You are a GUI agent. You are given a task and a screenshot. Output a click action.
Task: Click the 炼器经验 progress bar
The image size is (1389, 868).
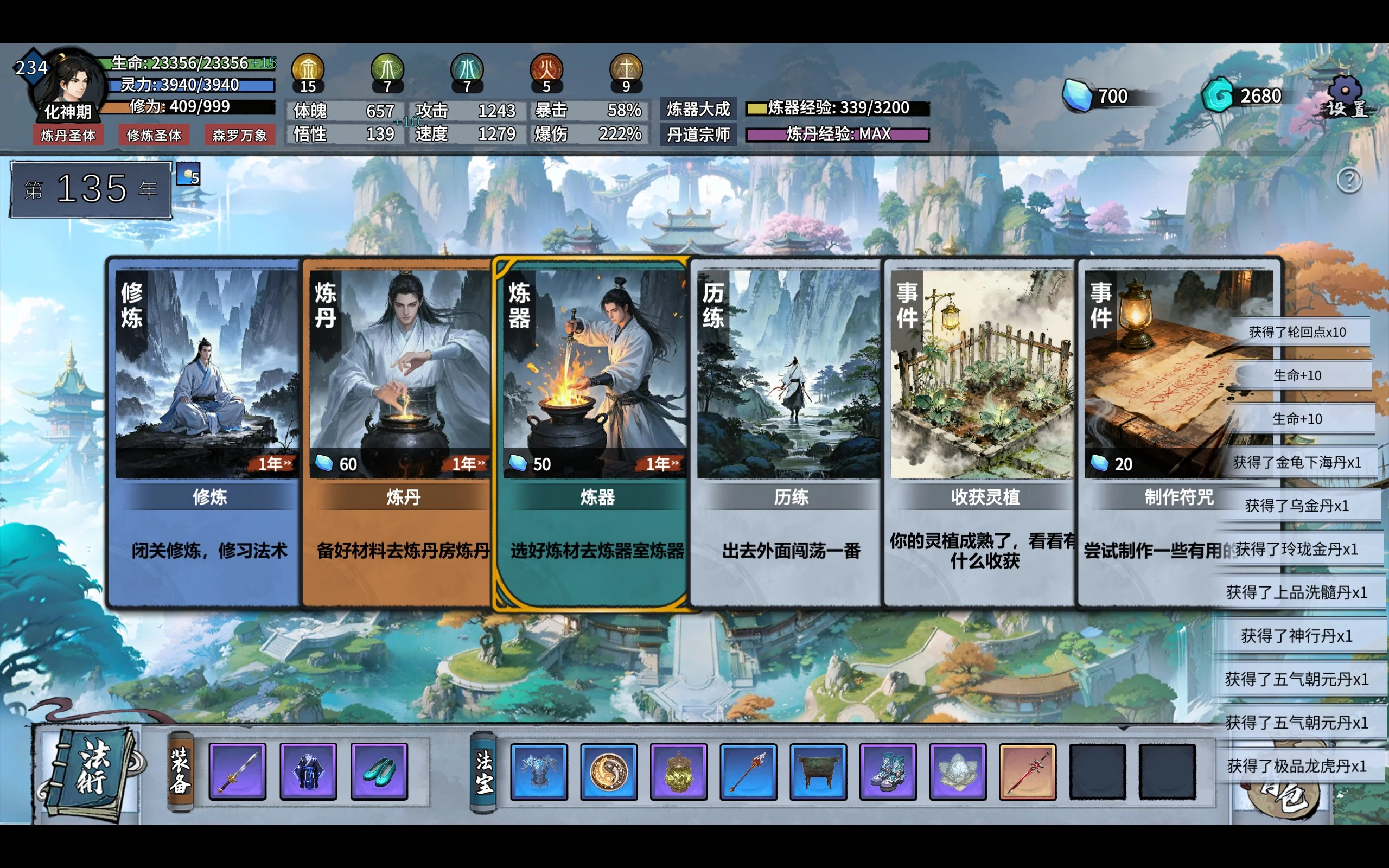(x=837, y=107)
